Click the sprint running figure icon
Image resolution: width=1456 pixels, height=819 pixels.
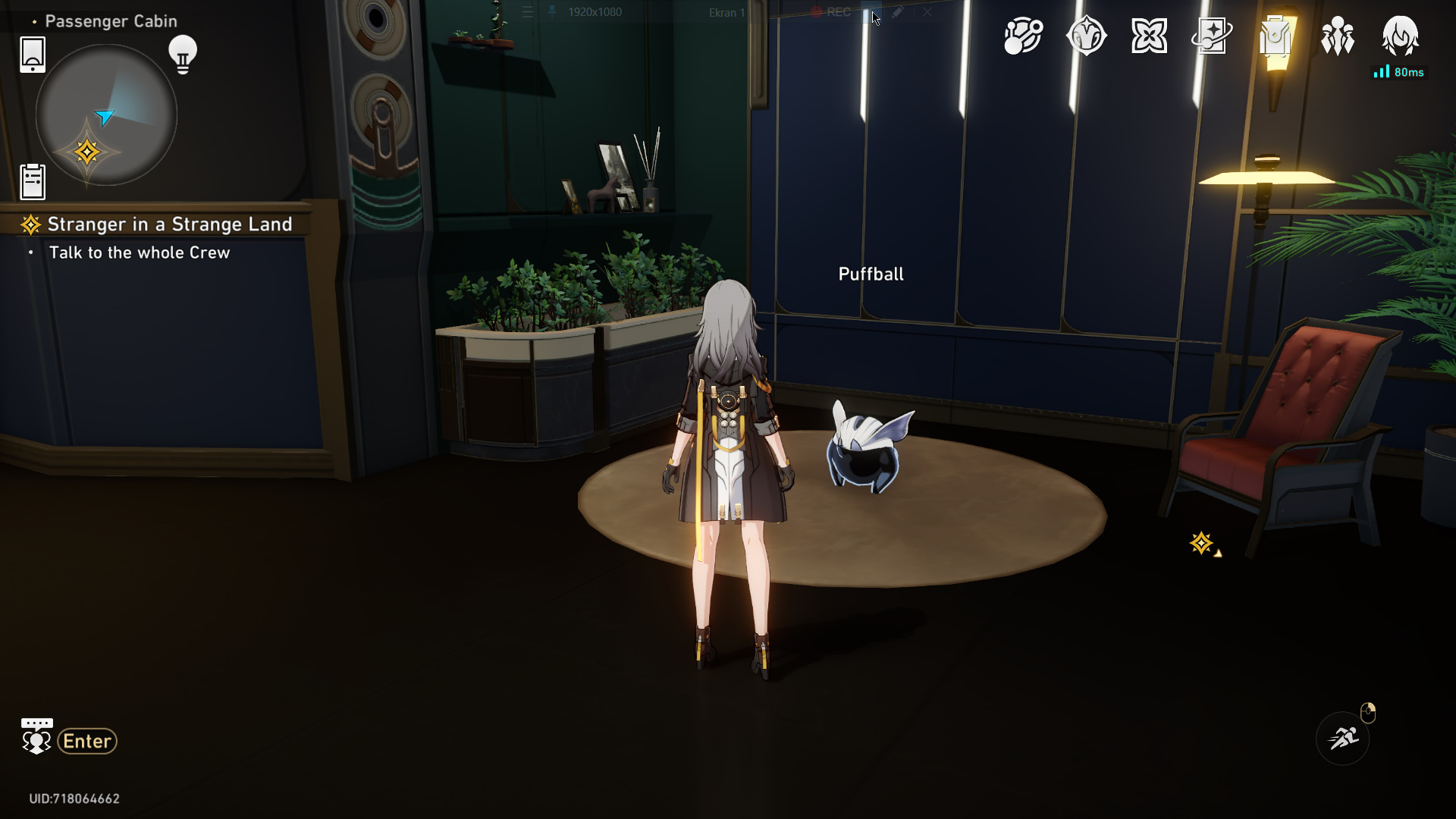(x=1342, y=738)
